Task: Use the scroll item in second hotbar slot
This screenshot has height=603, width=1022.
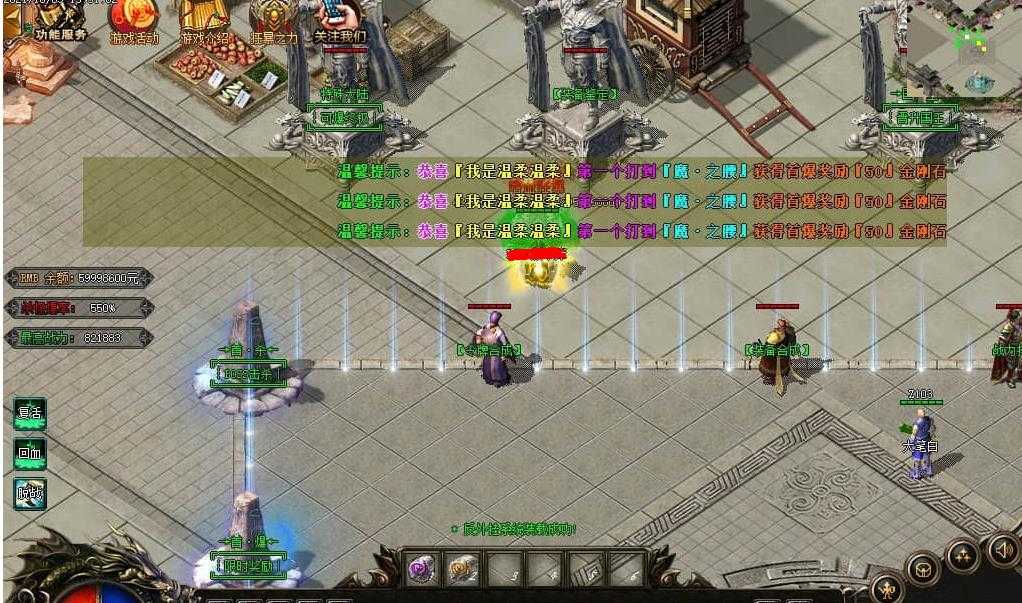Action: pos(462,570)
